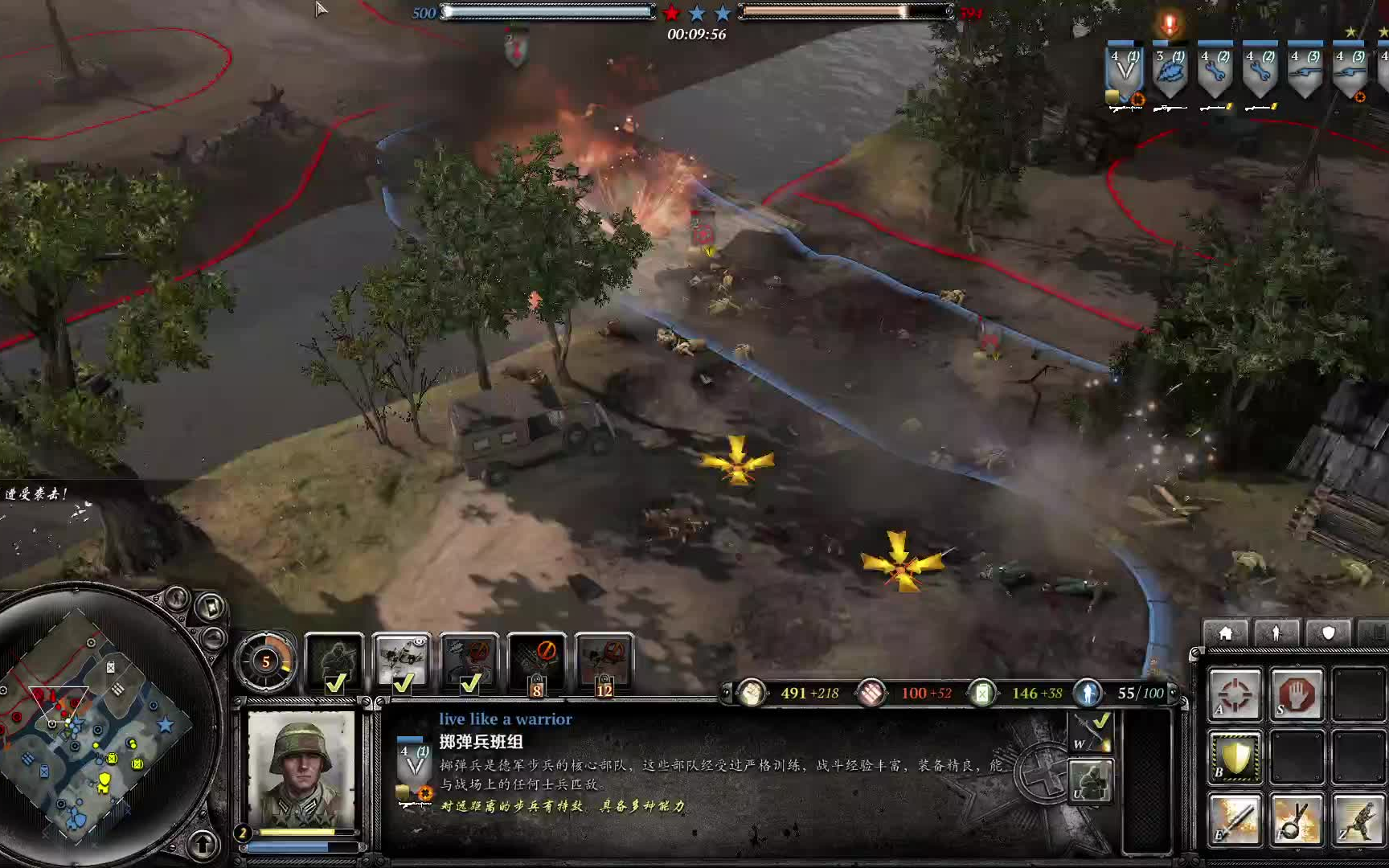
Task: Select the locked commander ability requiring 8 points
Action: (537, 662)
